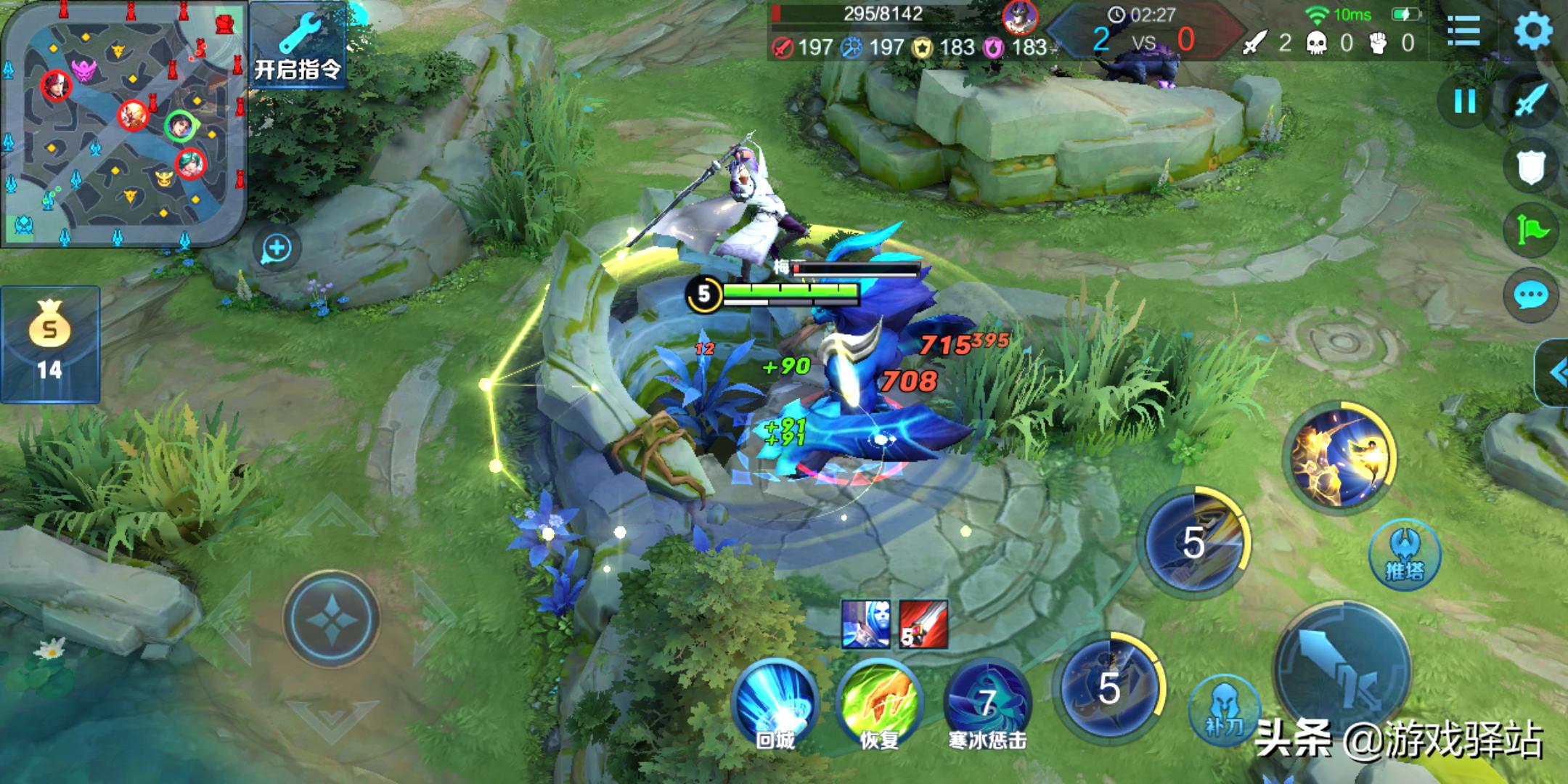Open the chat bubble button

[1531, 295]
